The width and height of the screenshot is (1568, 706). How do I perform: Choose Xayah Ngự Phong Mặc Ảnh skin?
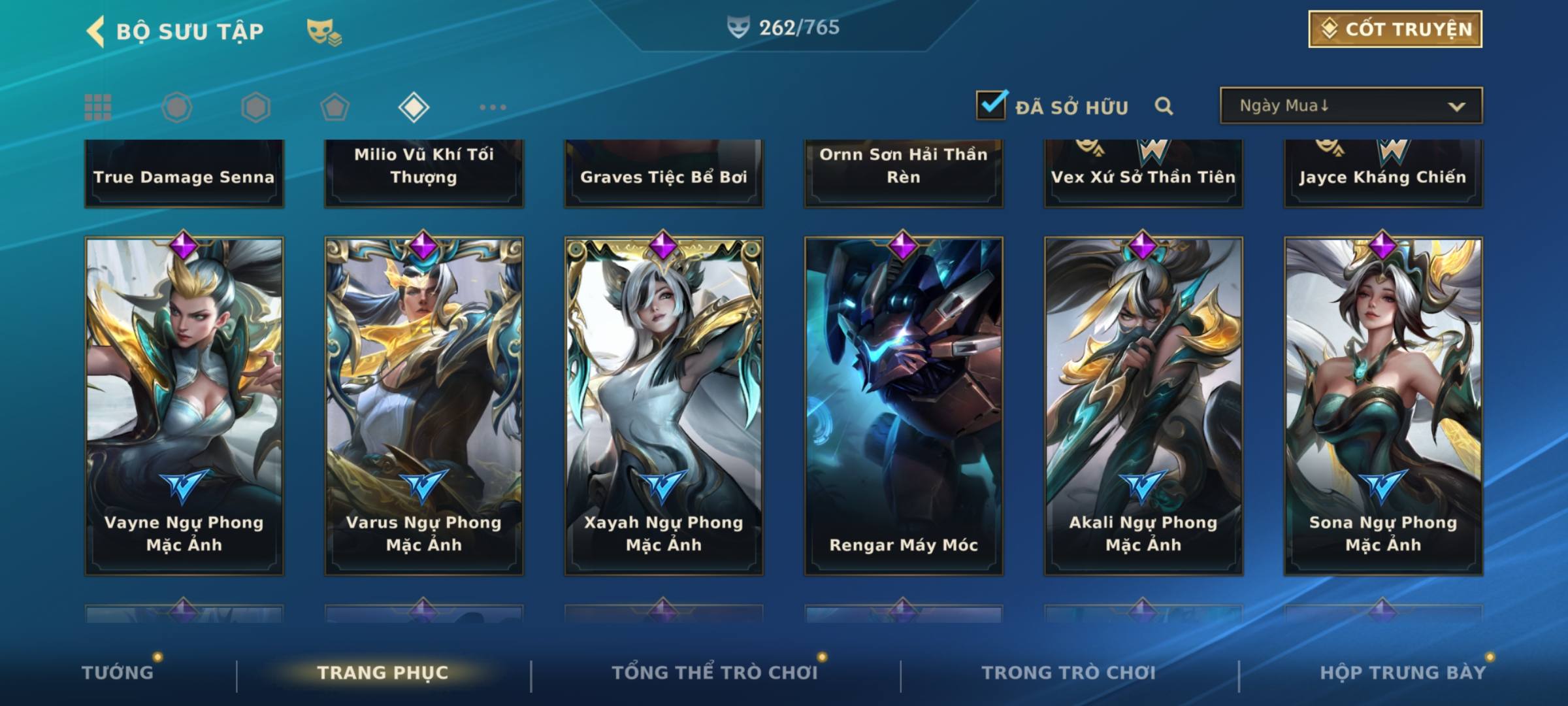(664, 405)
